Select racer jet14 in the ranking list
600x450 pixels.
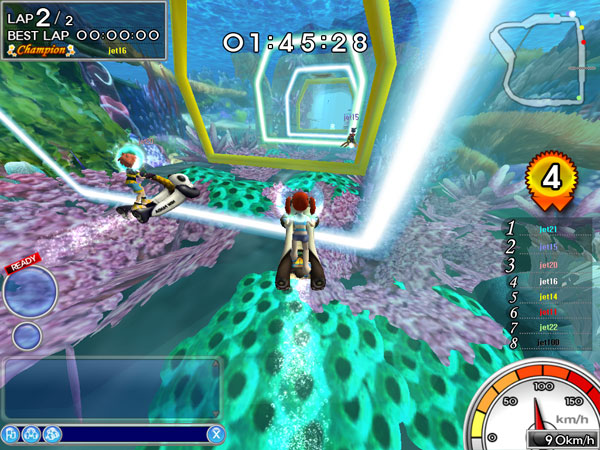548,297
